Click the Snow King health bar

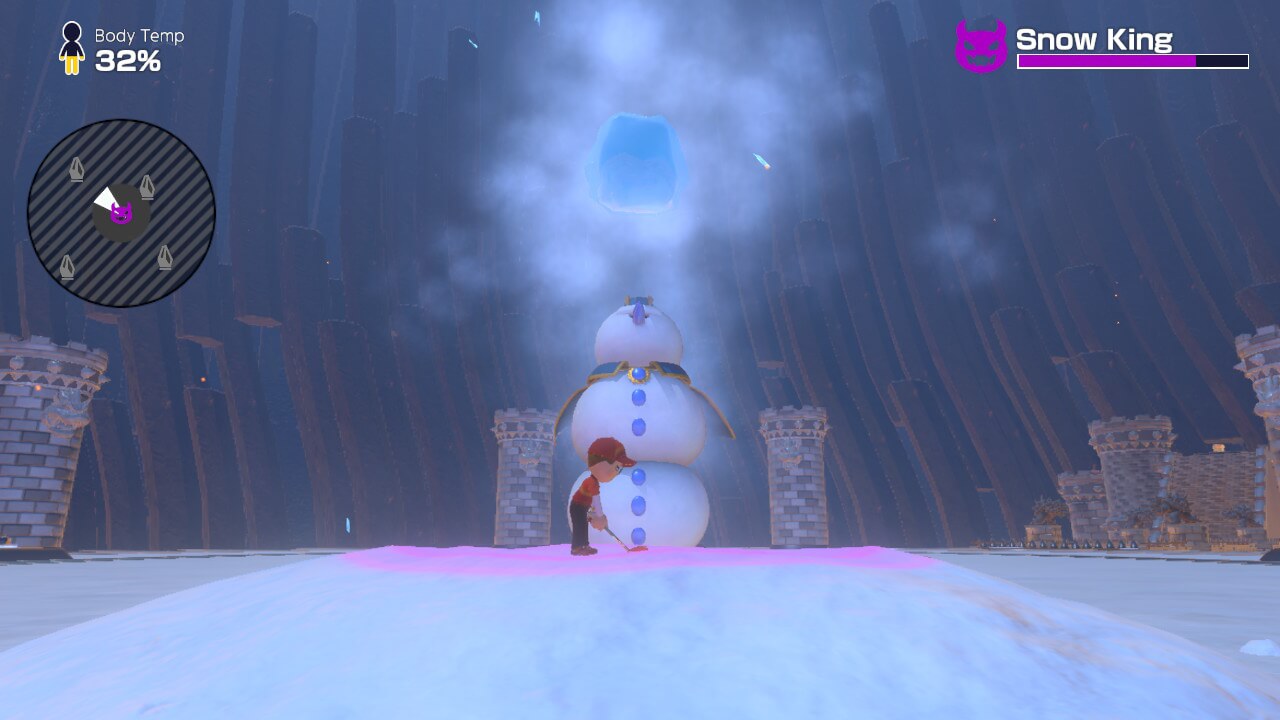coord(1131,62)
